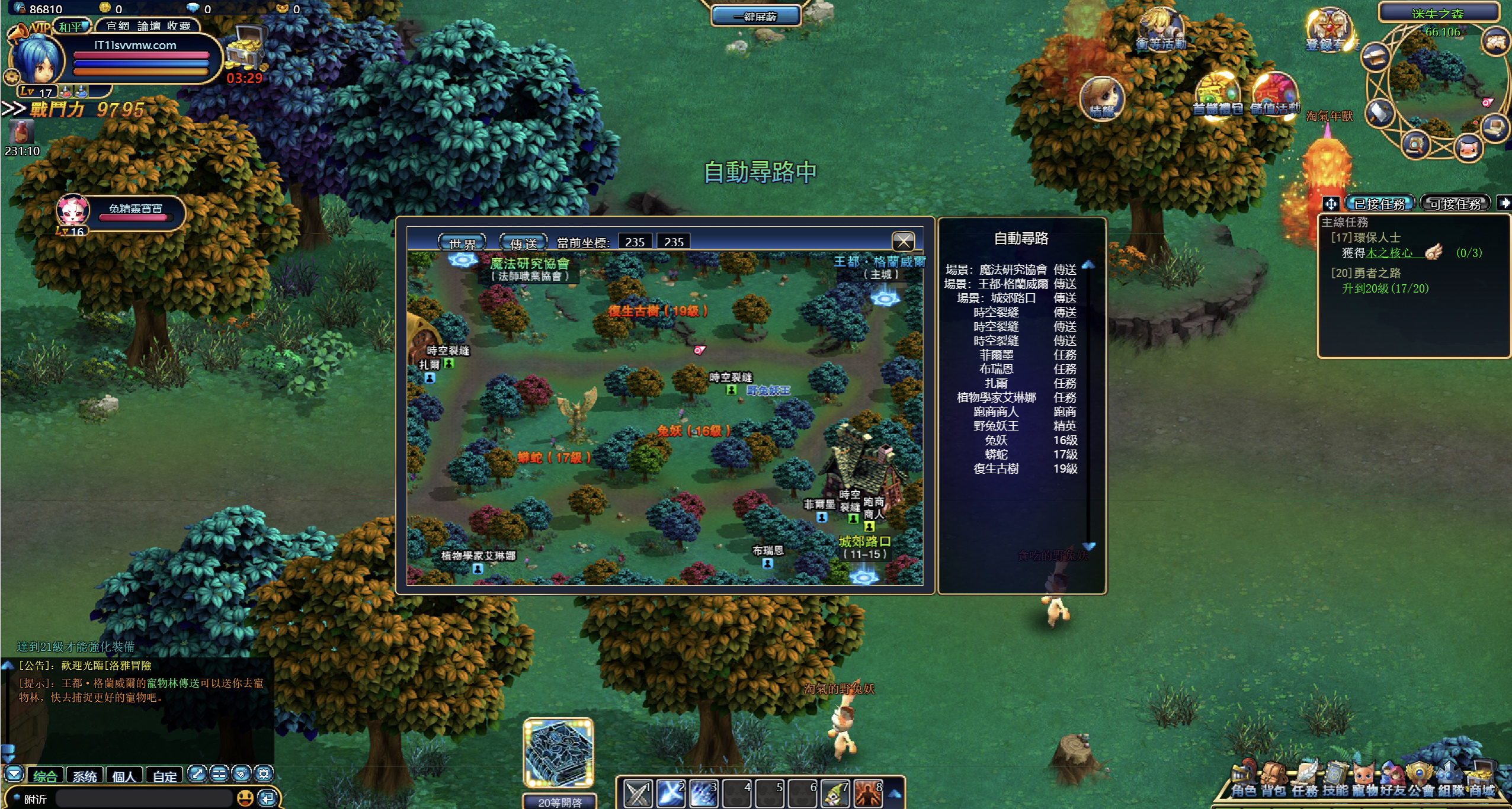1512x809 pixels.
Task: Open the 傳送 teleport tab
Action: pyautogui.click(x=523, y=243)
